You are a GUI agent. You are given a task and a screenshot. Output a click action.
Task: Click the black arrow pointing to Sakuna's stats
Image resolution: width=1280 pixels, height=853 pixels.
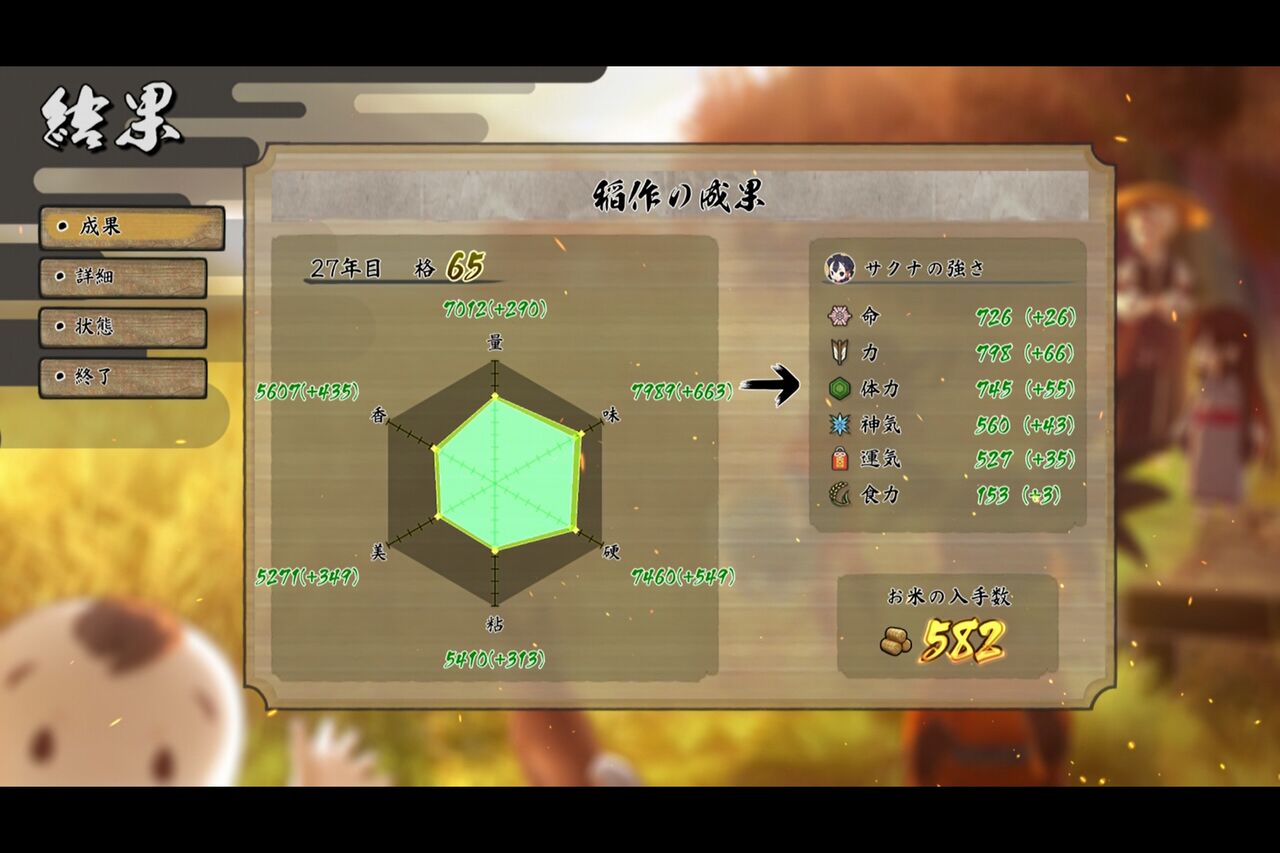click(x=772, y=386)
